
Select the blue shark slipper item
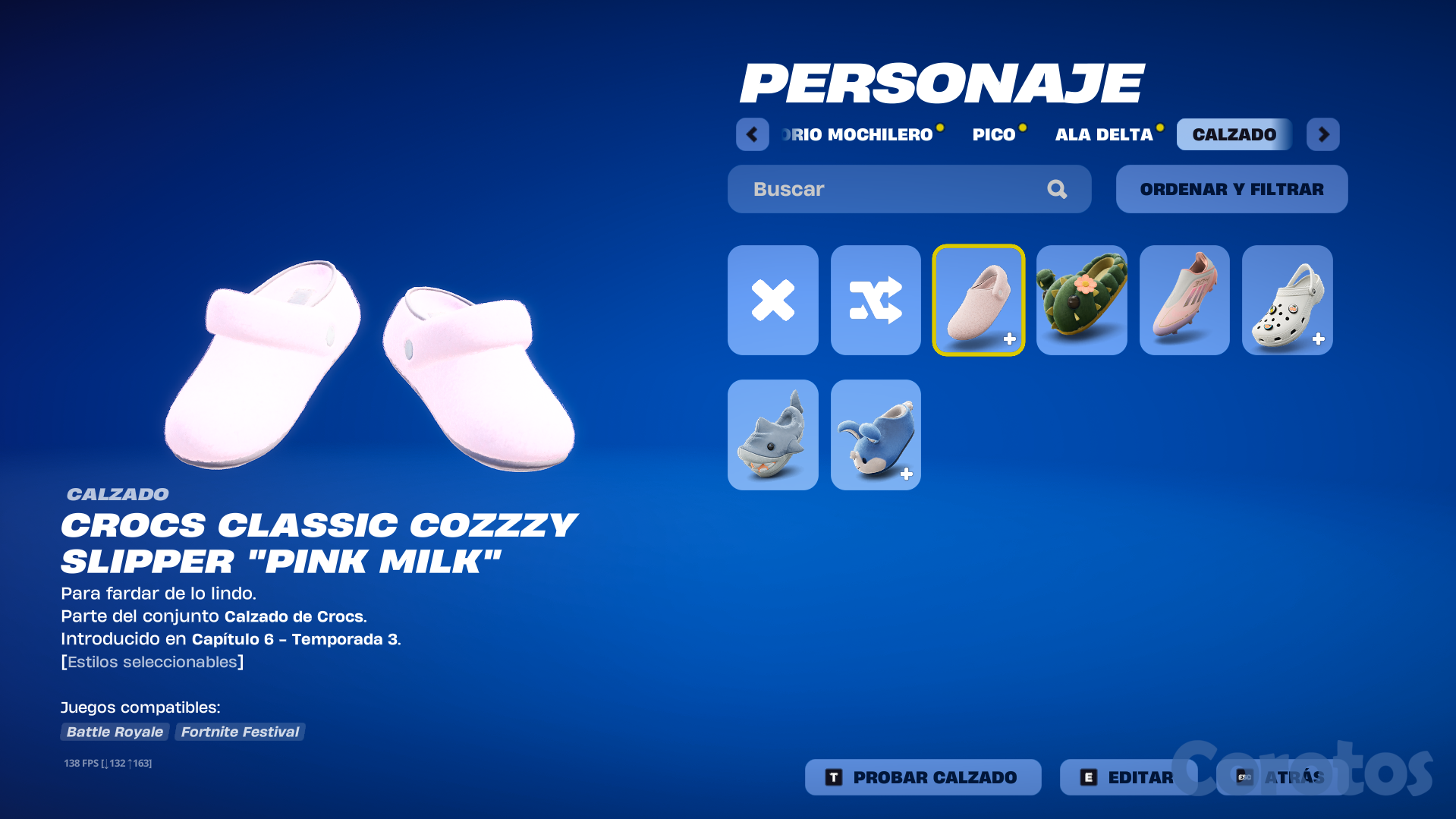(x=875, y=434)
